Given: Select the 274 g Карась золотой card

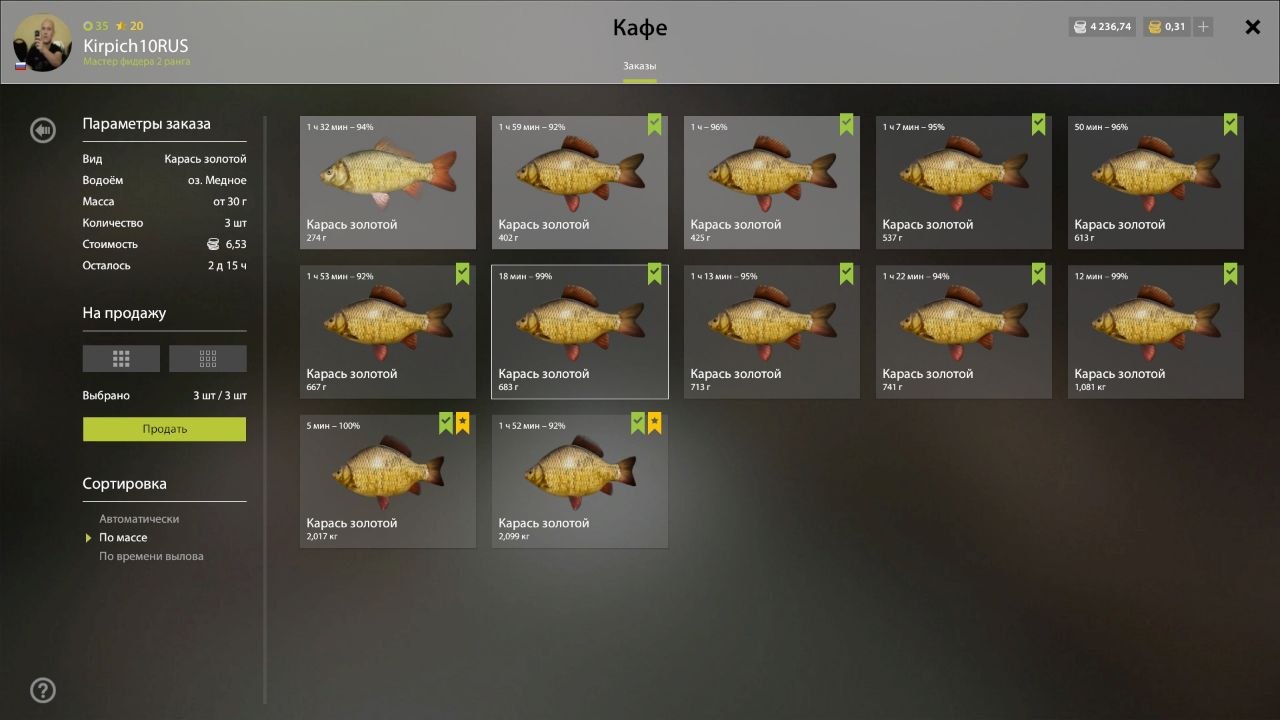Looking at the screenshot, I should (x=388, y=182).
